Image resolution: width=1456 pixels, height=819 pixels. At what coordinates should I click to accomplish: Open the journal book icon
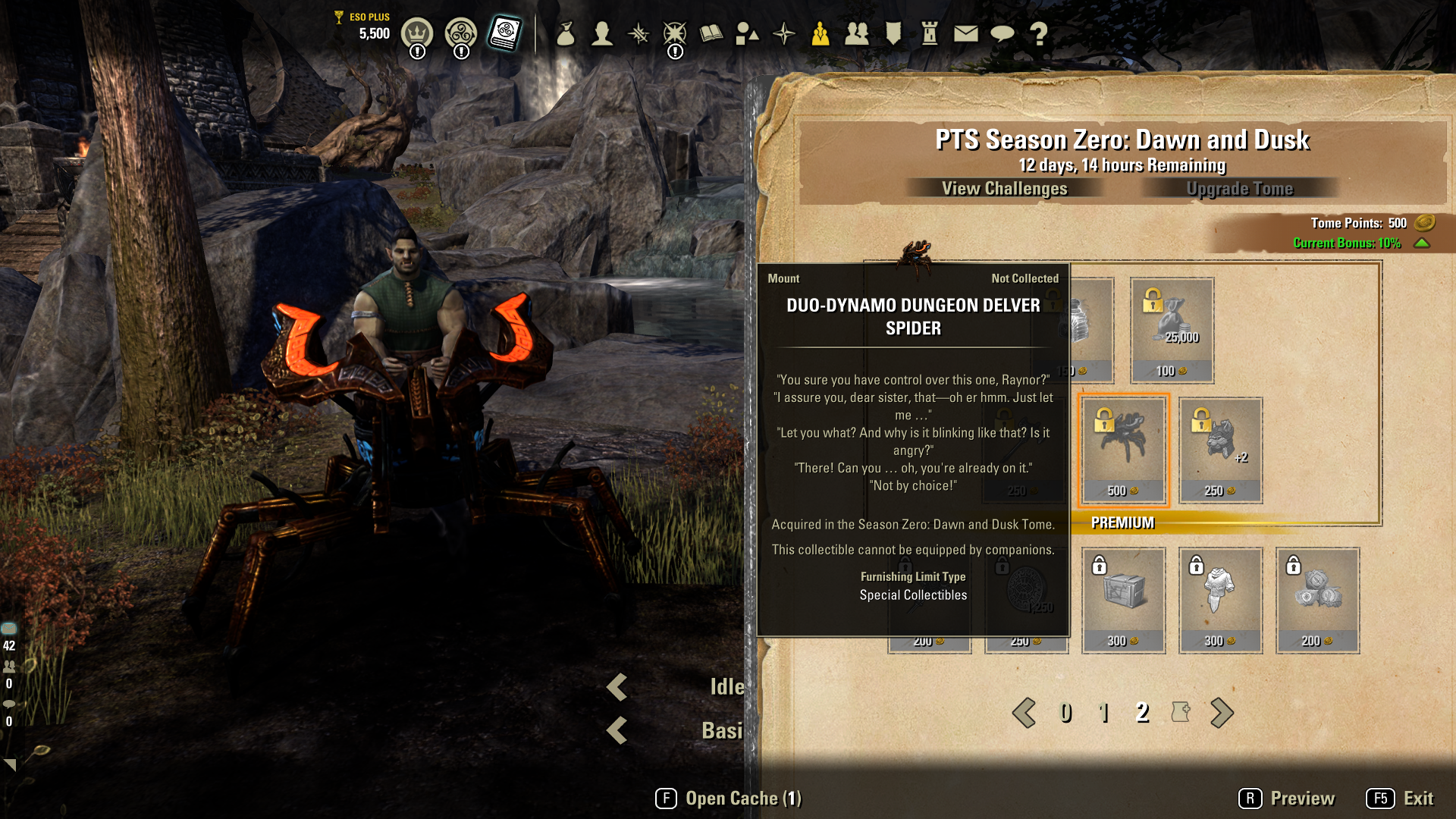(711, 33)
